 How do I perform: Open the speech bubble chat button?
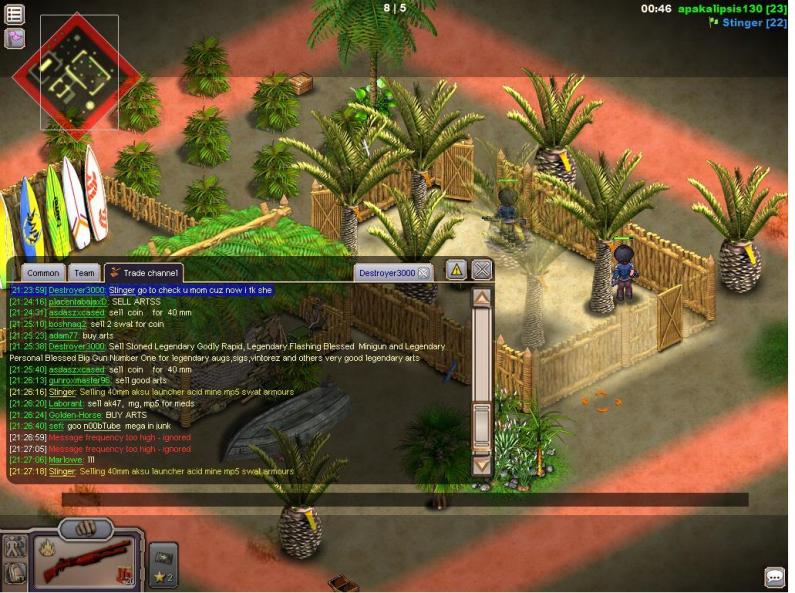[x=775, y=577]
